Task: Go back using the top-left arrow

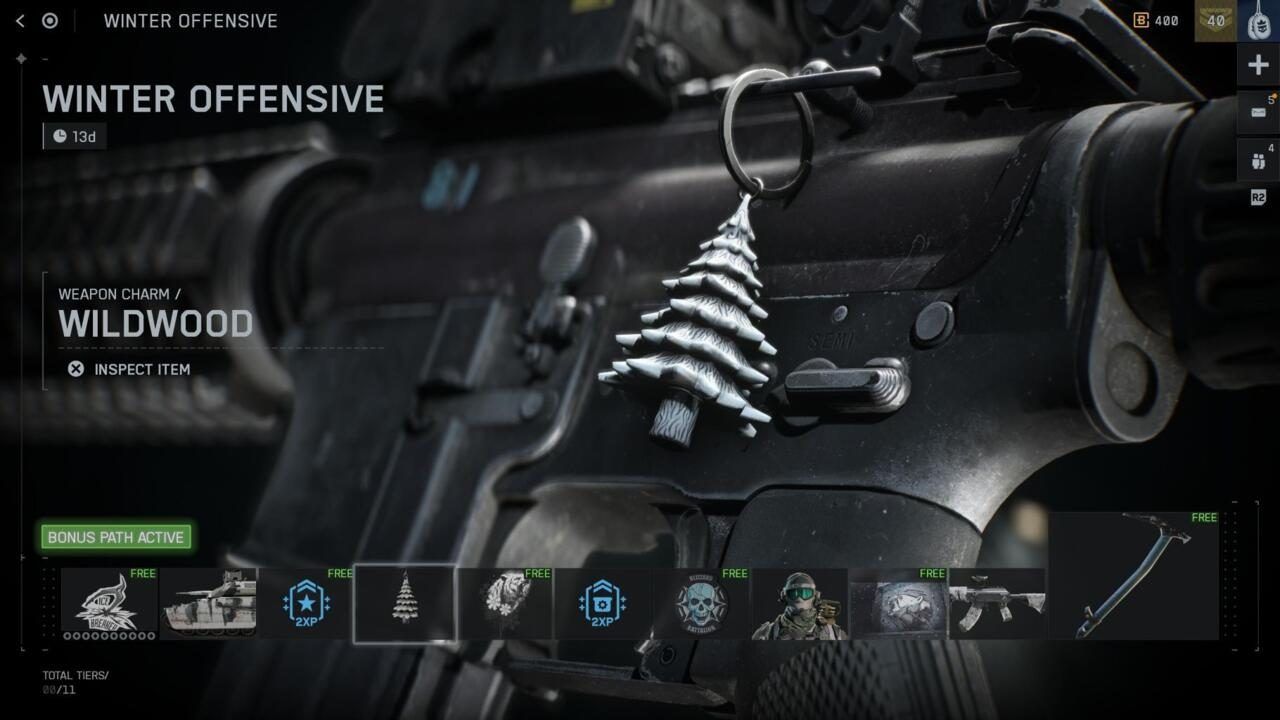Action: 20,21
